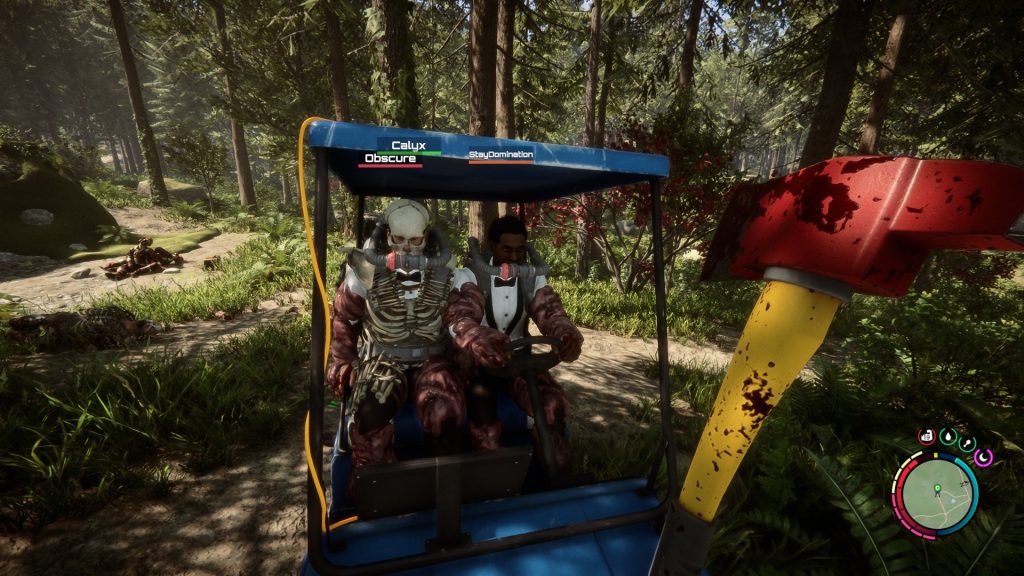
Task: Open the circular GPS minimap
Action: tap(936, 495)
